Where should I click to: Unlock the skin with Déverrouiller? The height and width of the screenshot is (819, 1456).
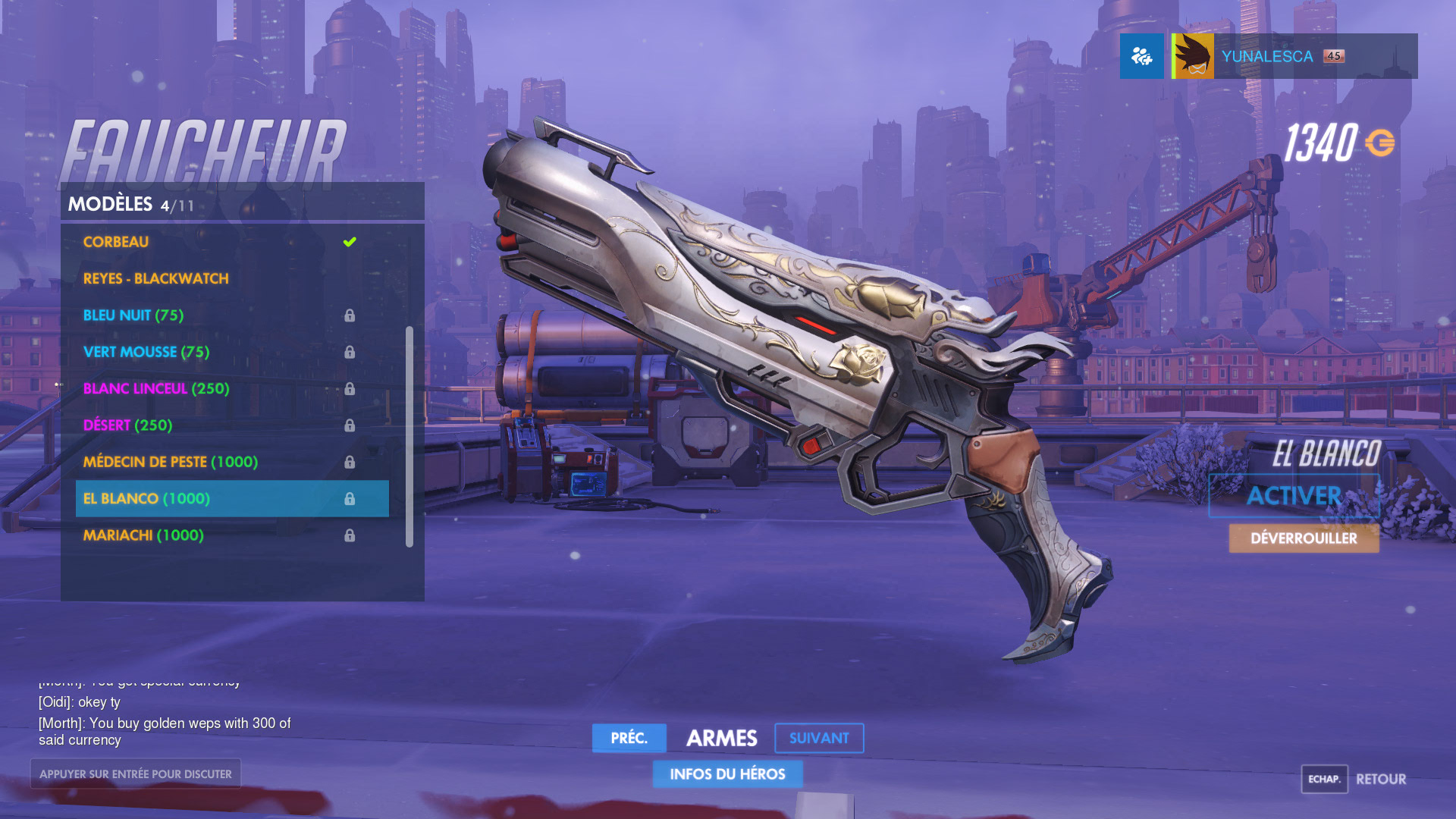[1304, 538]
